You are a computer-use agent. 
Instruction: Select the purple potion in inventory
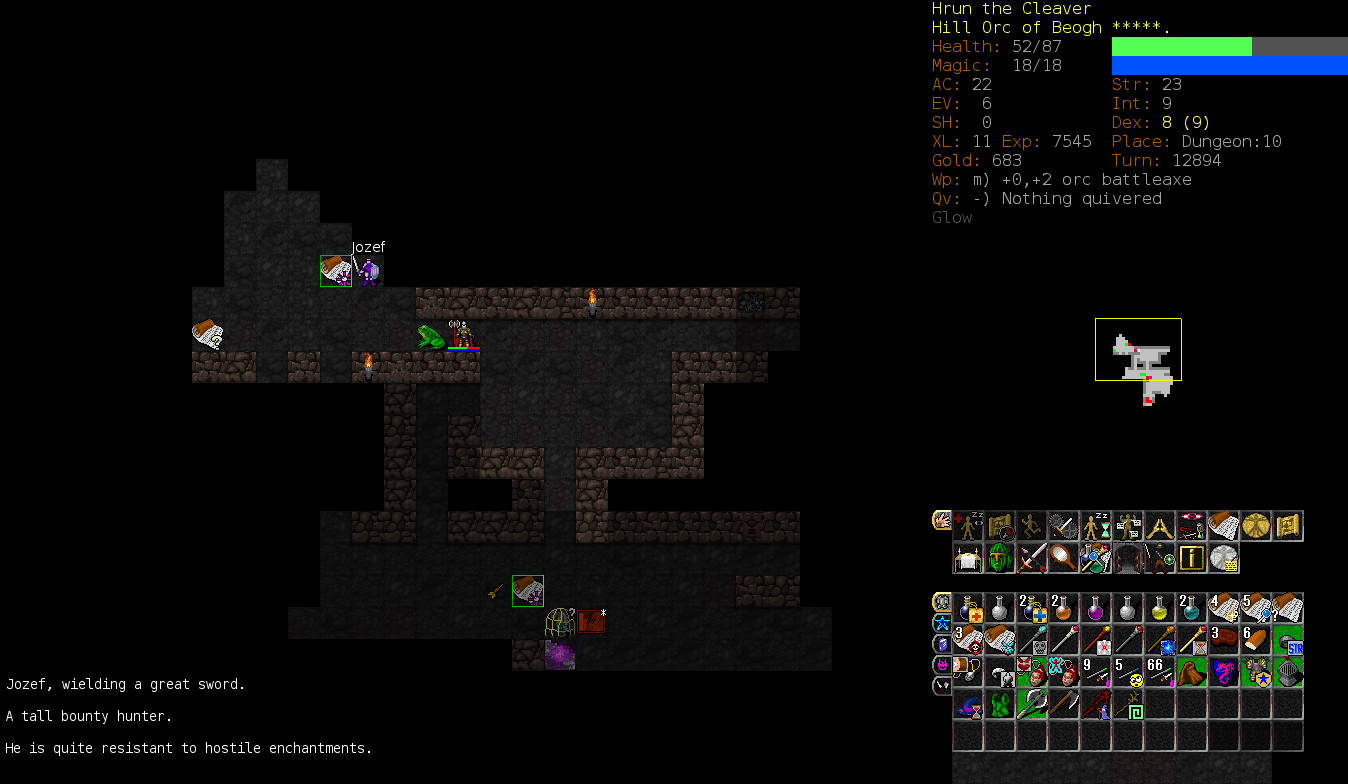tap(1096, 608)
